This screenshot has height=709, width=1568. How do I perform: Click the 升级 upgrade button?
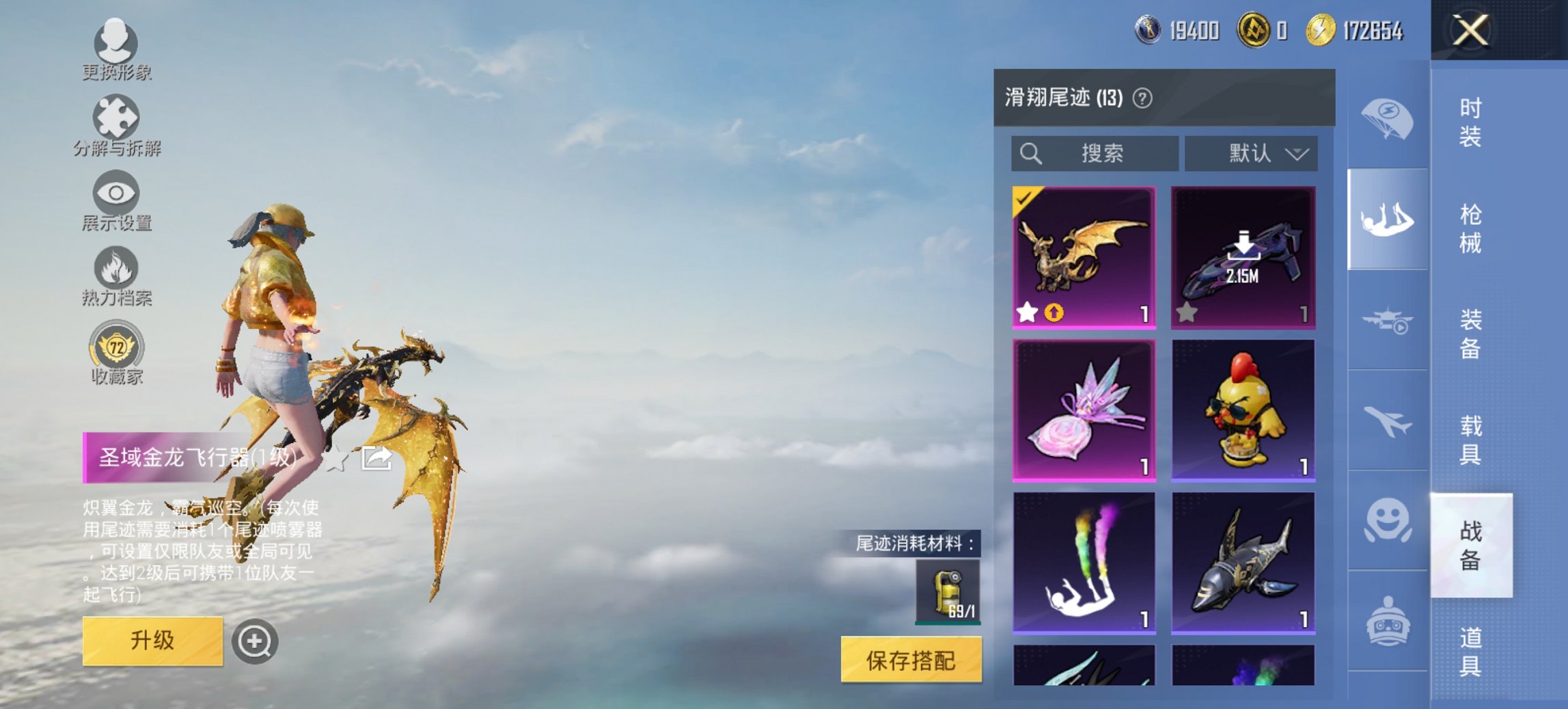(154, 641)
